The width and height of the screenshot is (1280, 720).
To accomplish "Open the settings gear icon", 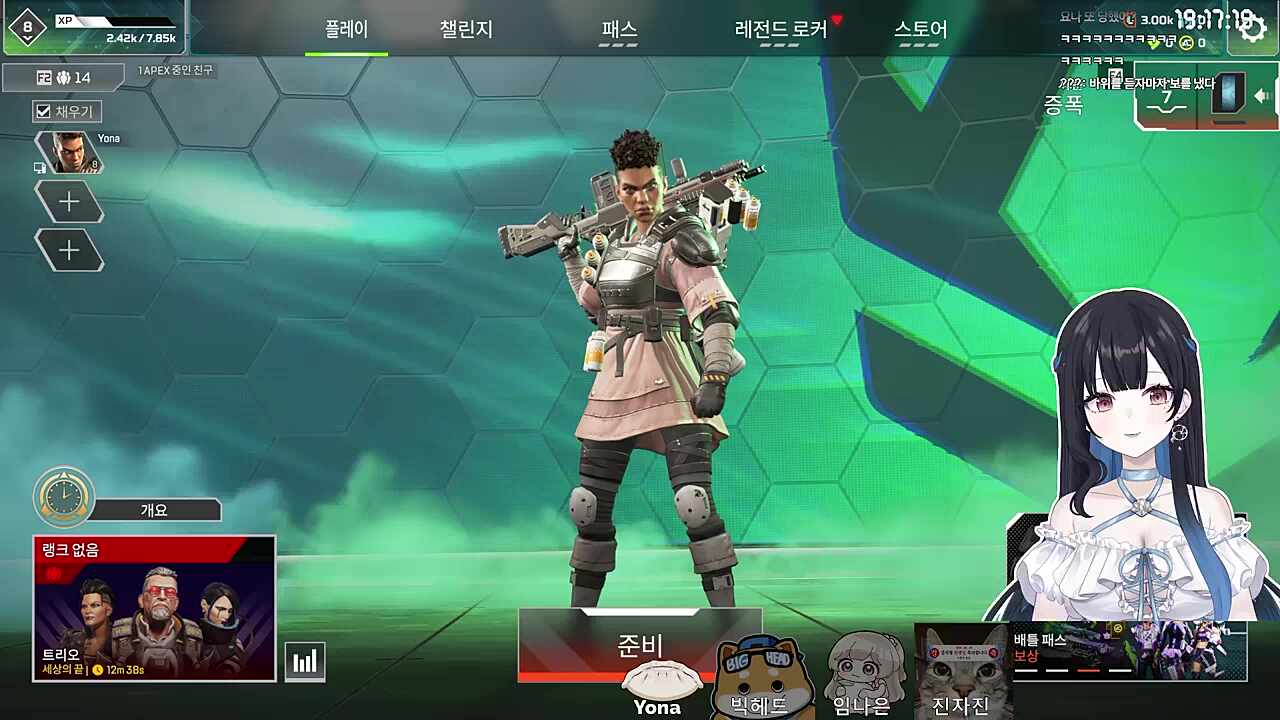I will click(x=1252, y=27).
